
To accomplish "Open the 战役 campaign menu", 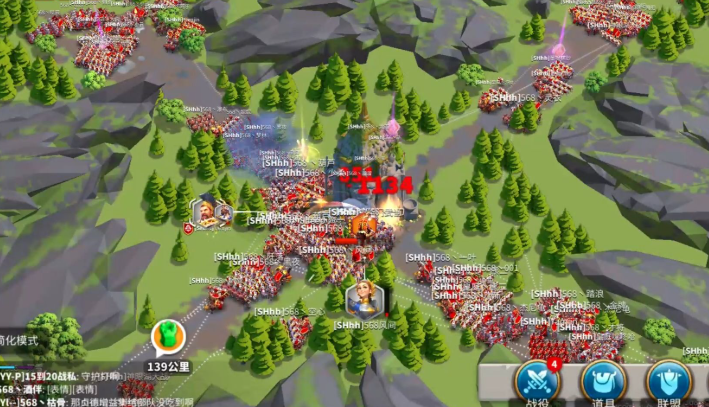I will click(x=537, y=382).
